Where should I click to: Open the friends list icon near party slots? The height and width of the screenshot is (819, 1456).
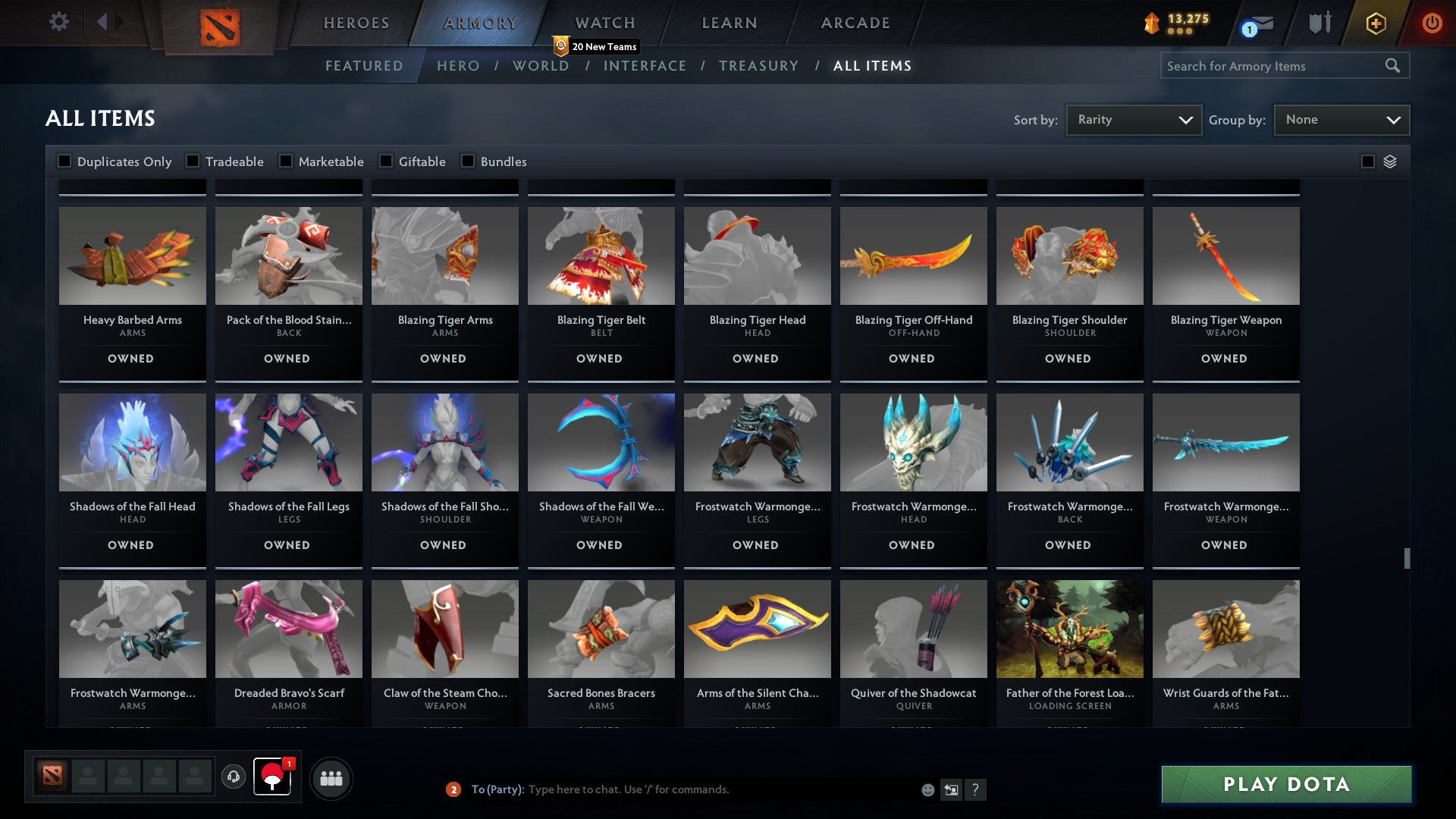coord(331,777)
